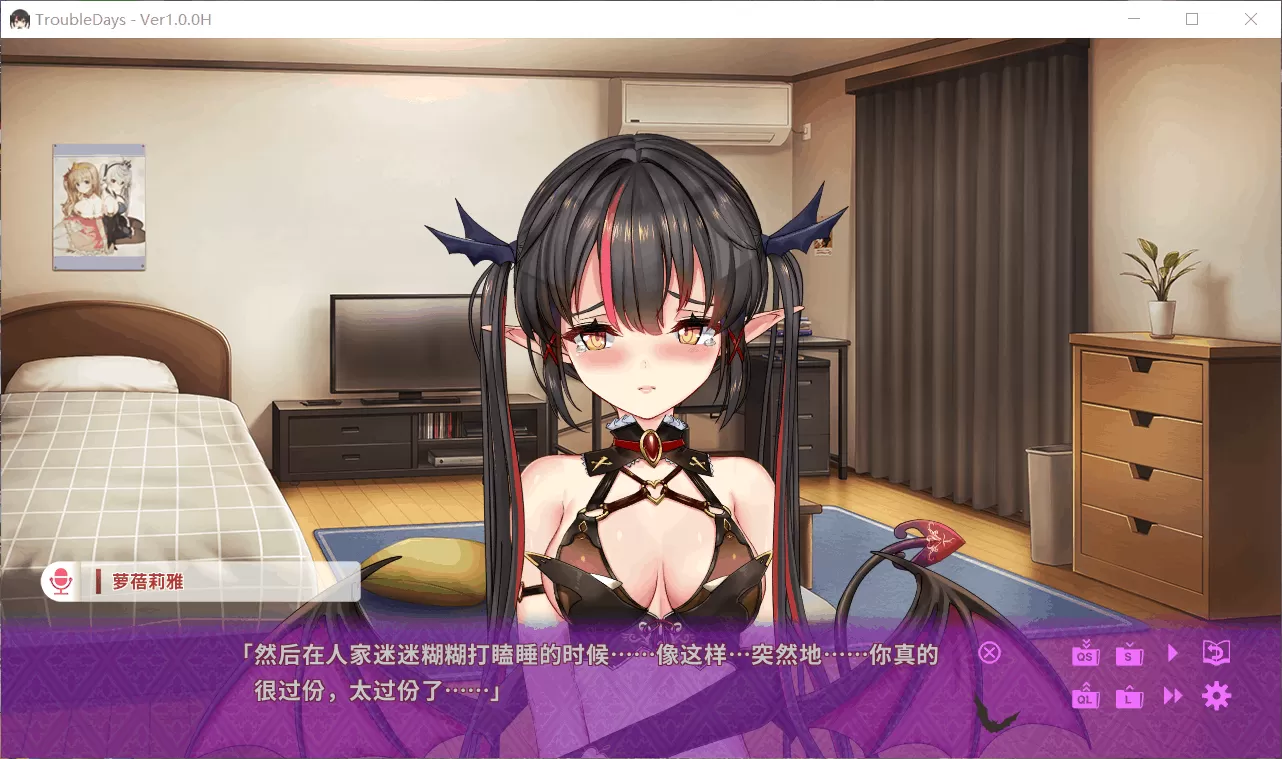
Task: Open the Quick Save (QS) folder icon
Action: pos(1086,656)
